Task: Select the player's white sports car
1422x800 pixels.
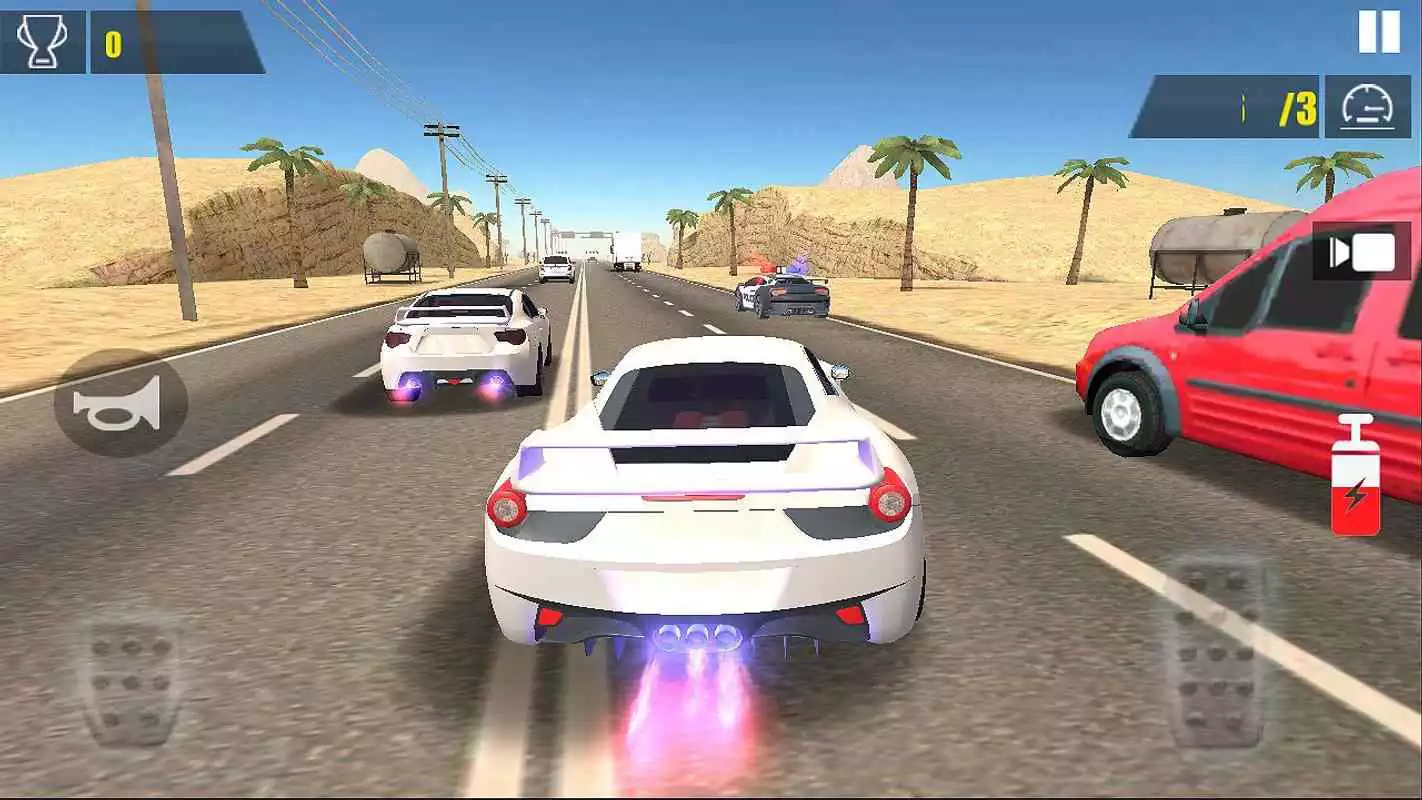Action: click(x=700, y=500)
